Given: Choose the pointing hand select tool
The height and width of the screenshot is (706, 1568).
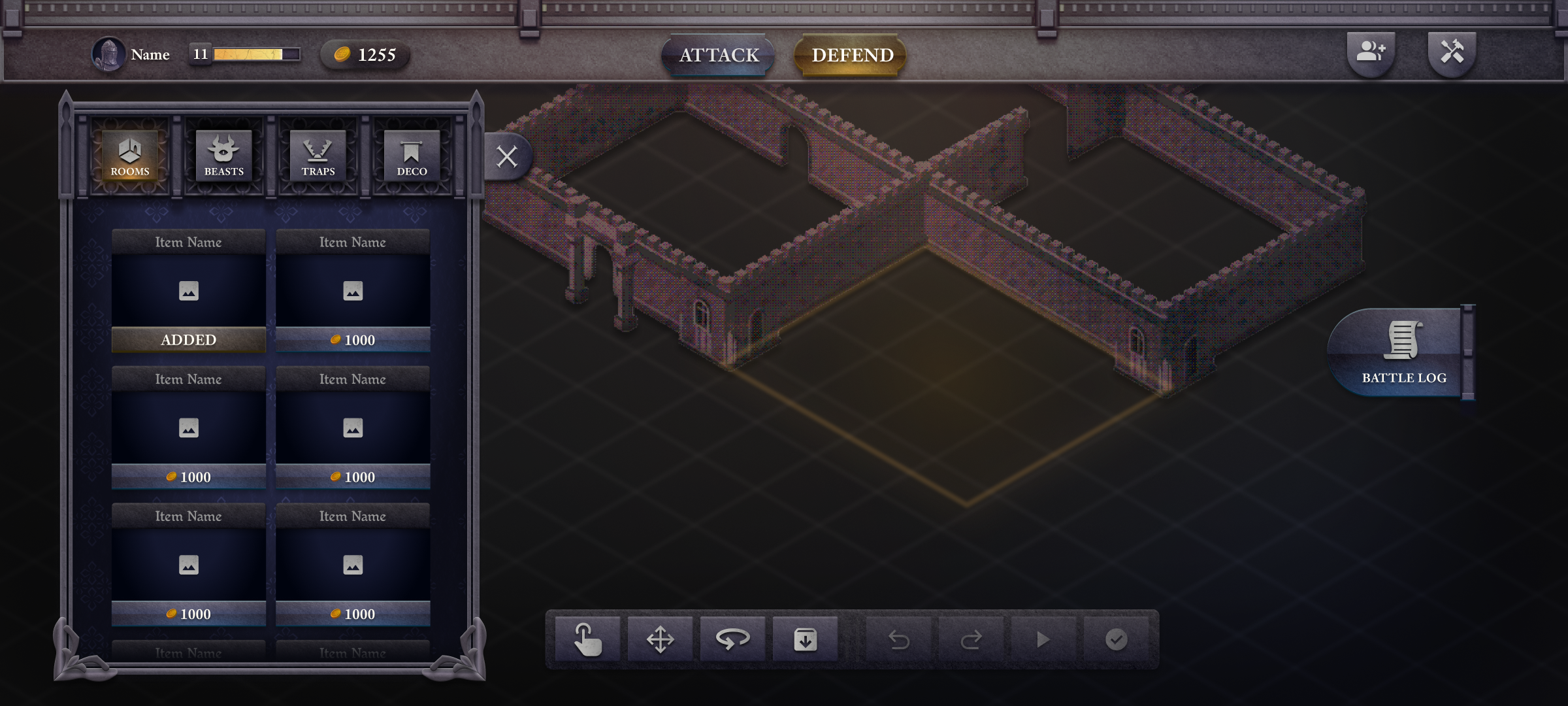Looking at the screenshot, I should click(587, 639).
